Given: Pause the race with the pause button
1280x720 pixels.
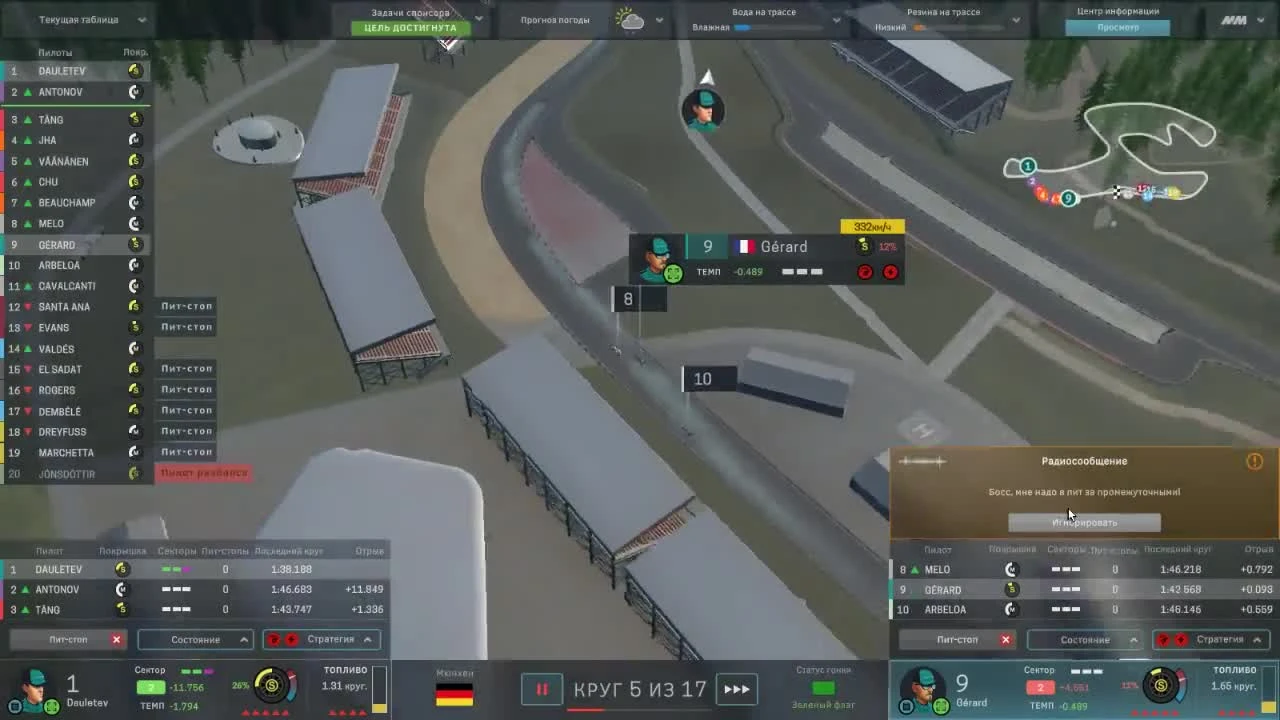Looking at the screenshot, I should 541,689.
